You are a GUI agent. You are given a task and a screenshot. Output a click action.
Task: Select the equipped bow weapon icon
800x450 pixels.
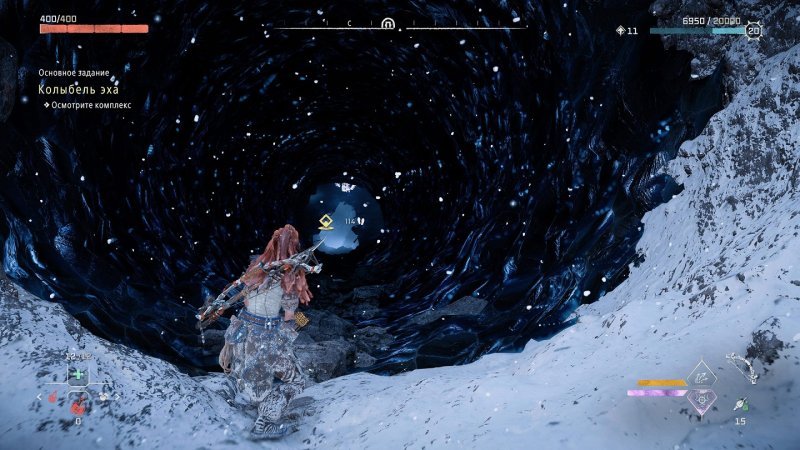click(742, 367)
